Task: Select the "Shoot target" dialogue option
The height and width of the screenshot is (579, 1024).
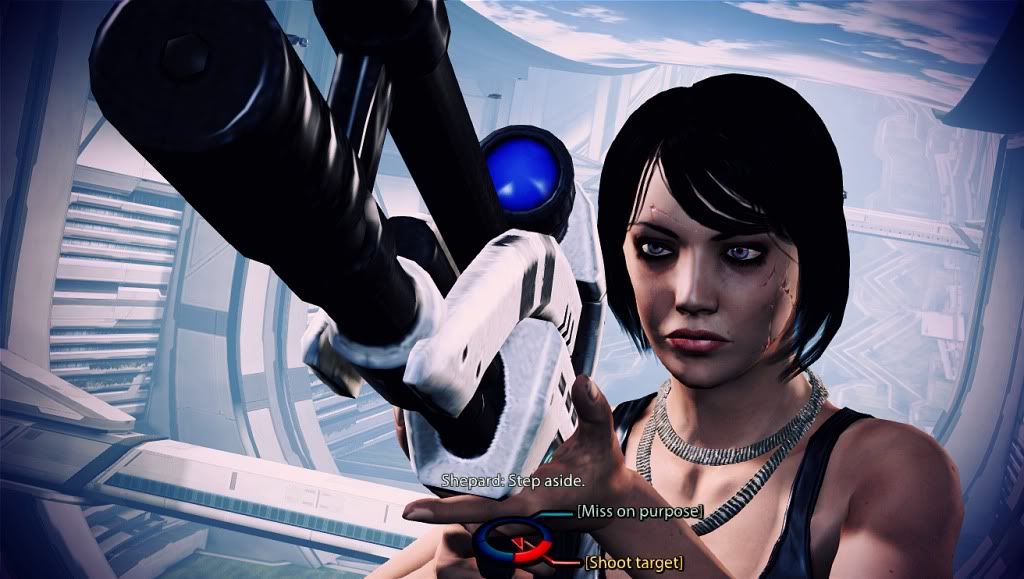Action: pyautogui.click(x=635, y=564)
